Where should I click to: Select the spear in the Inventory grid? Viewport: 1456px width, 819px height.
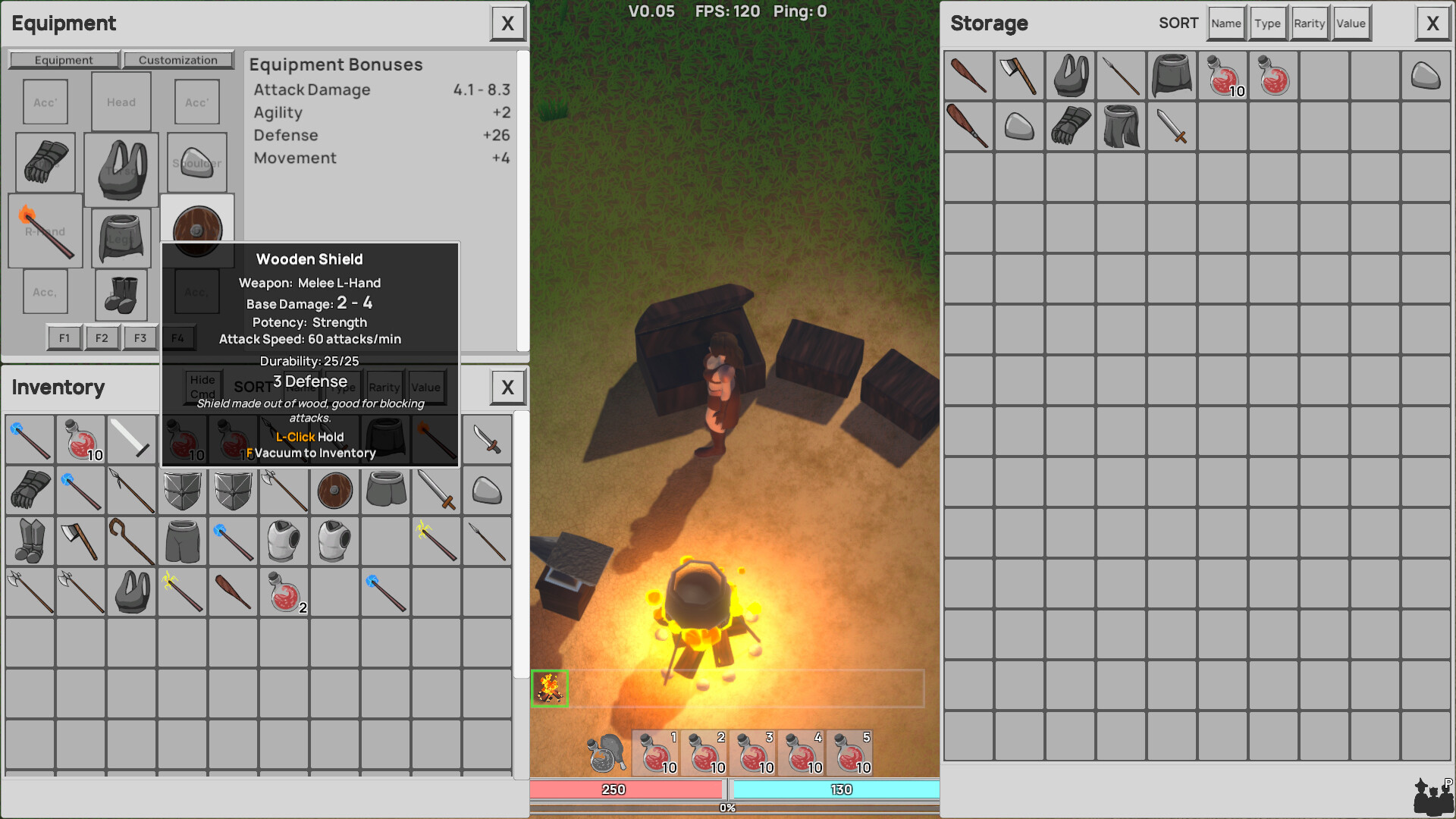coord(131,491)
